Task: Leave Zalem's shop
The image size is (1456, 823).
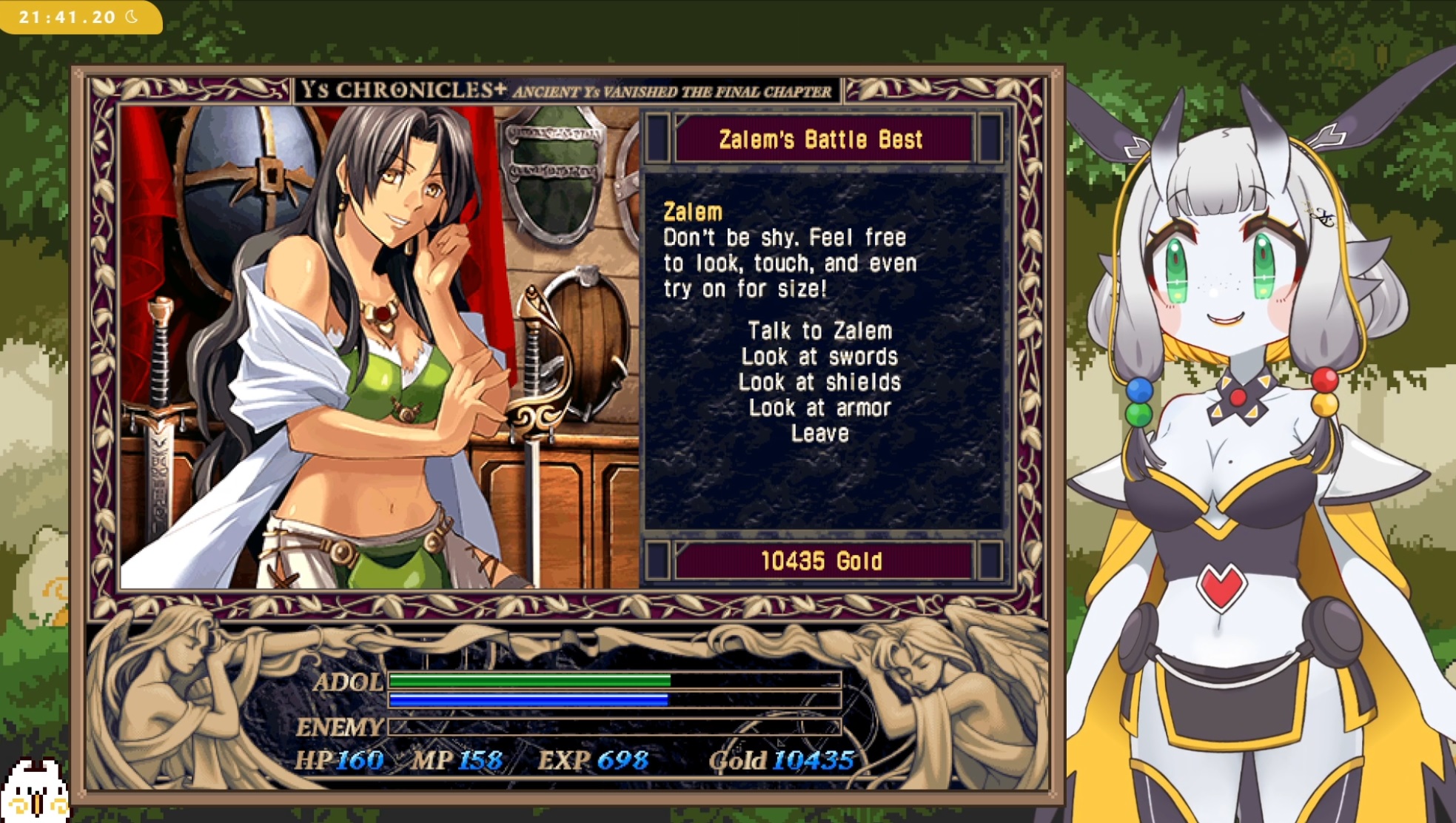Action: tap(819, 434)
